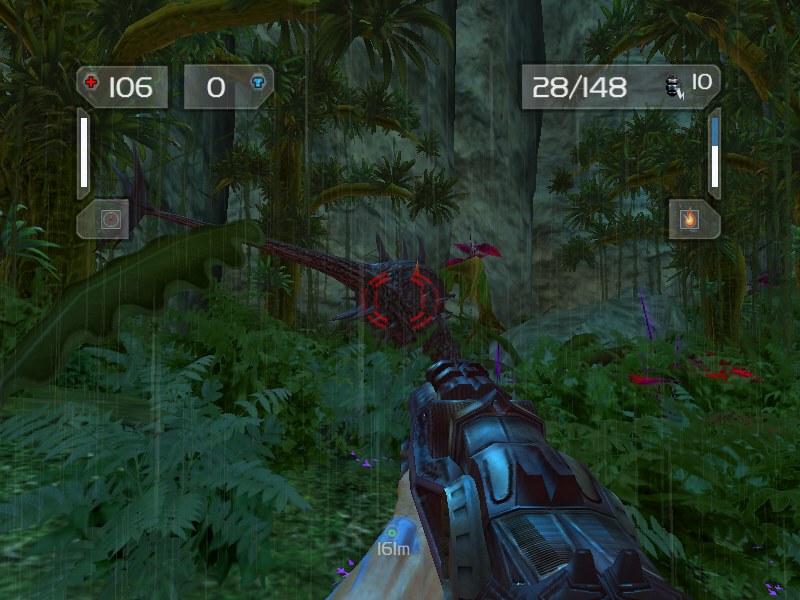This screenshot has width=800, height=600.
Task: Click the radar target icon box
Action: click(109, 219)
